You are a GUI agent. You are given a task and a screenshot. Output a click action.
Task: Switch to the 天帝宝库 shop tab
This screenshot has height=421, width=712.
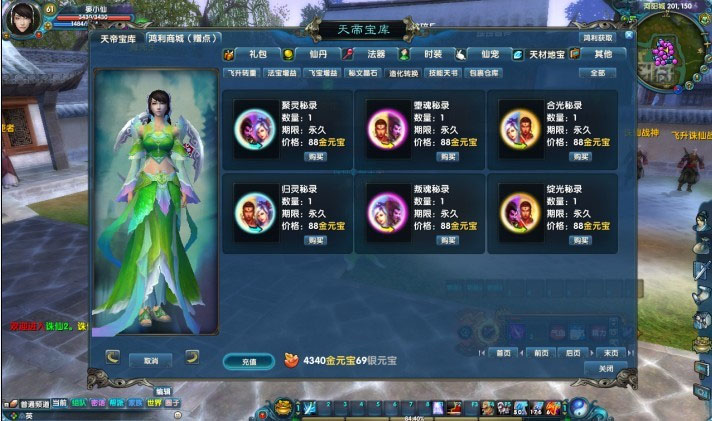point(116,39)
